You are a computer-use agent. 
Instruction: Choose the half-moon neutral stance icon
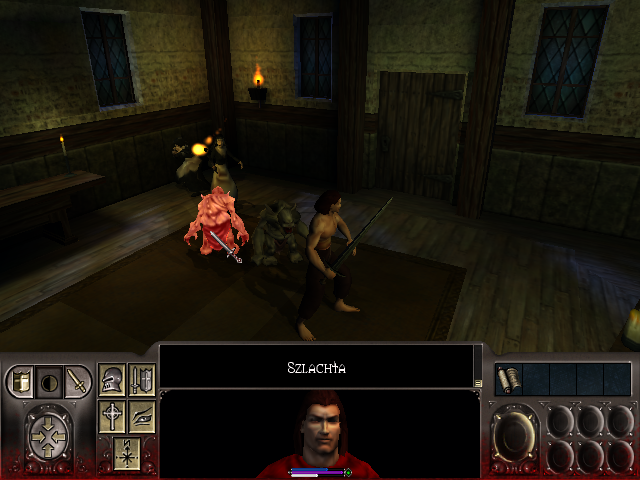click(48, 381)
